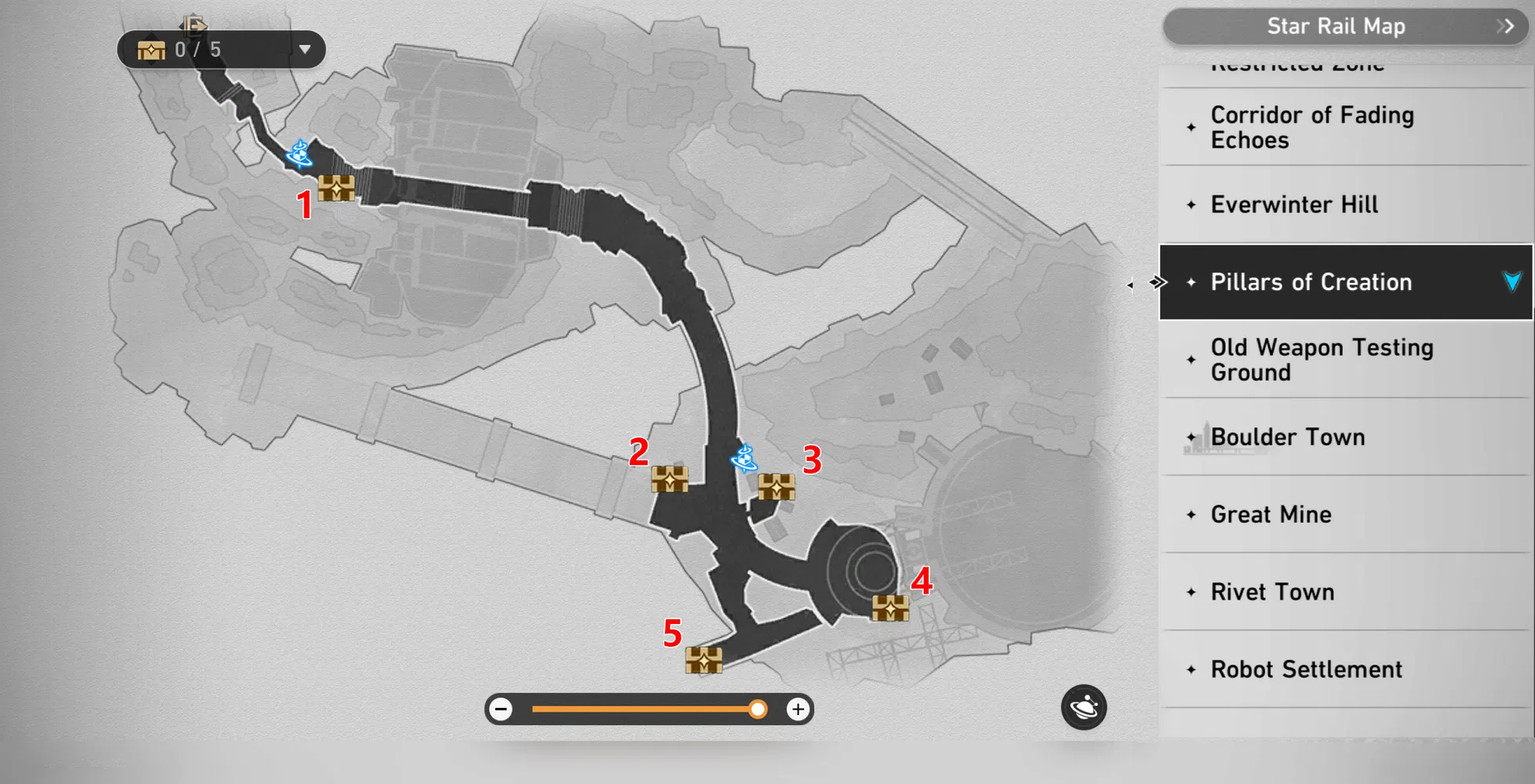
Task: Click the zoom-in plus button
Action: 798,709
